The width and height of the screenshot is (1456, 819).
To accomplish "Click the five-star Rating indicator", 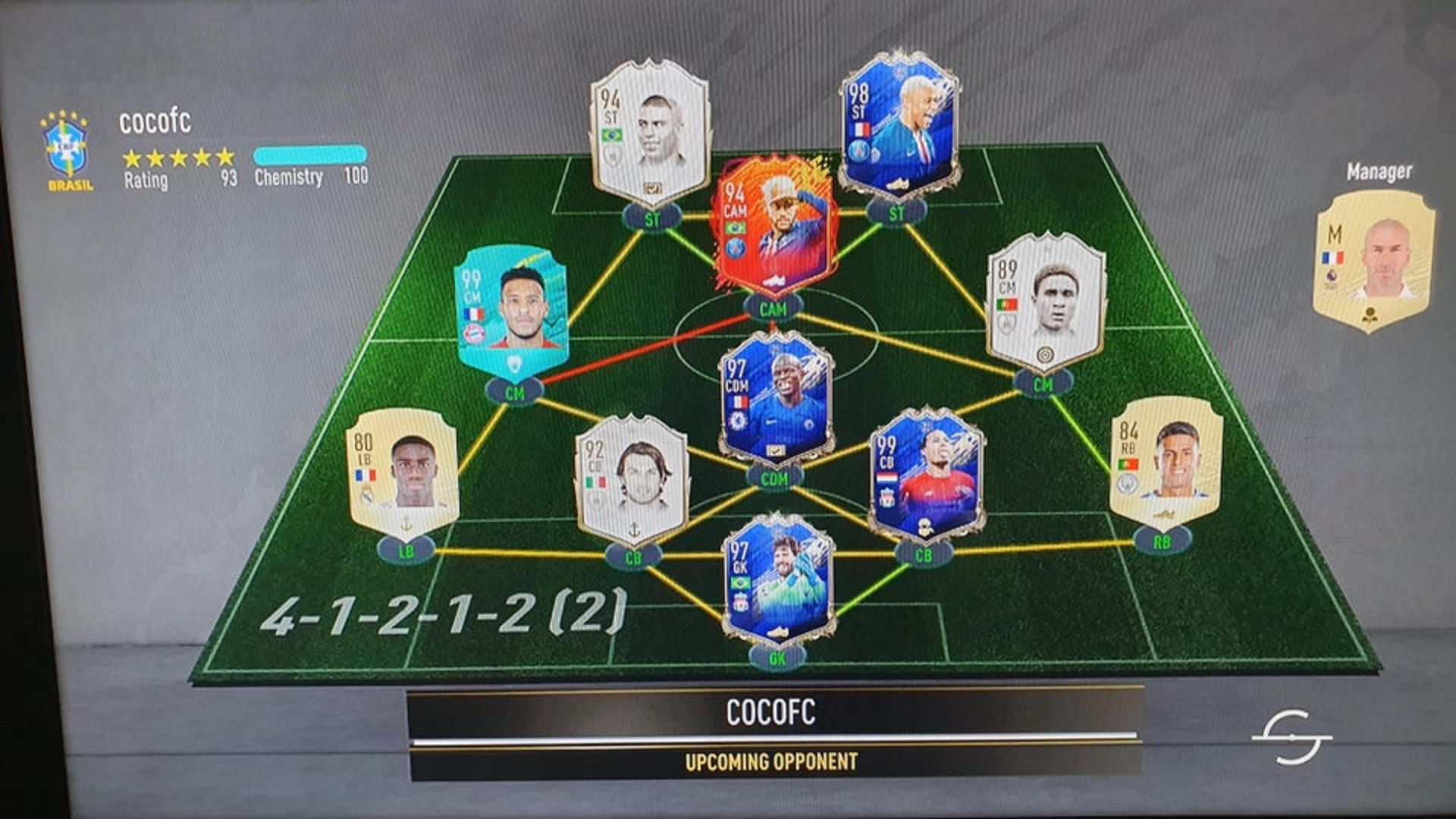I will click(x=180, y=158).
